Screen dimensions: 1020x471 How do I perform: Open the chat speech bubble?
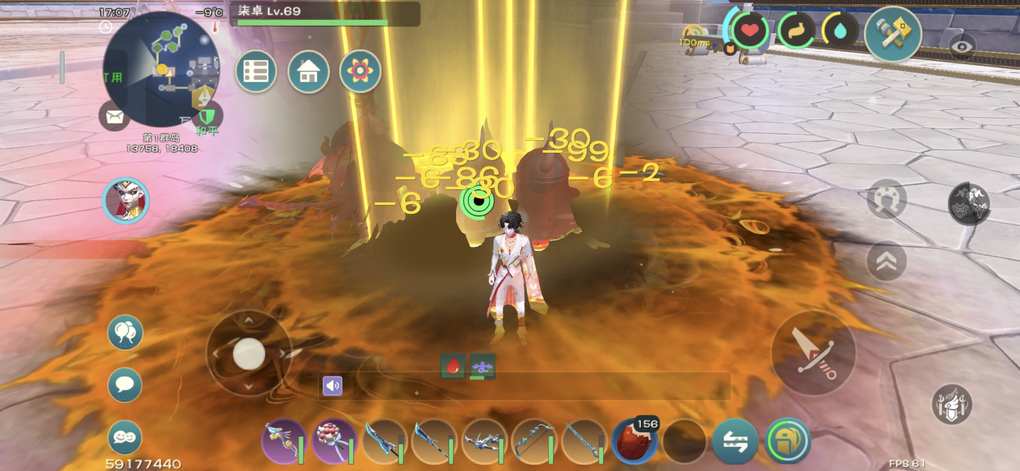tap(125, 384)
